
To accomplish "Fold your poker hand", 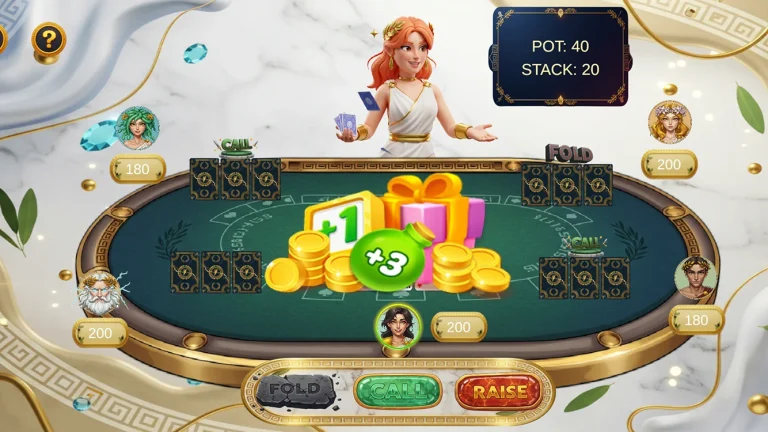I will (296, 390).
